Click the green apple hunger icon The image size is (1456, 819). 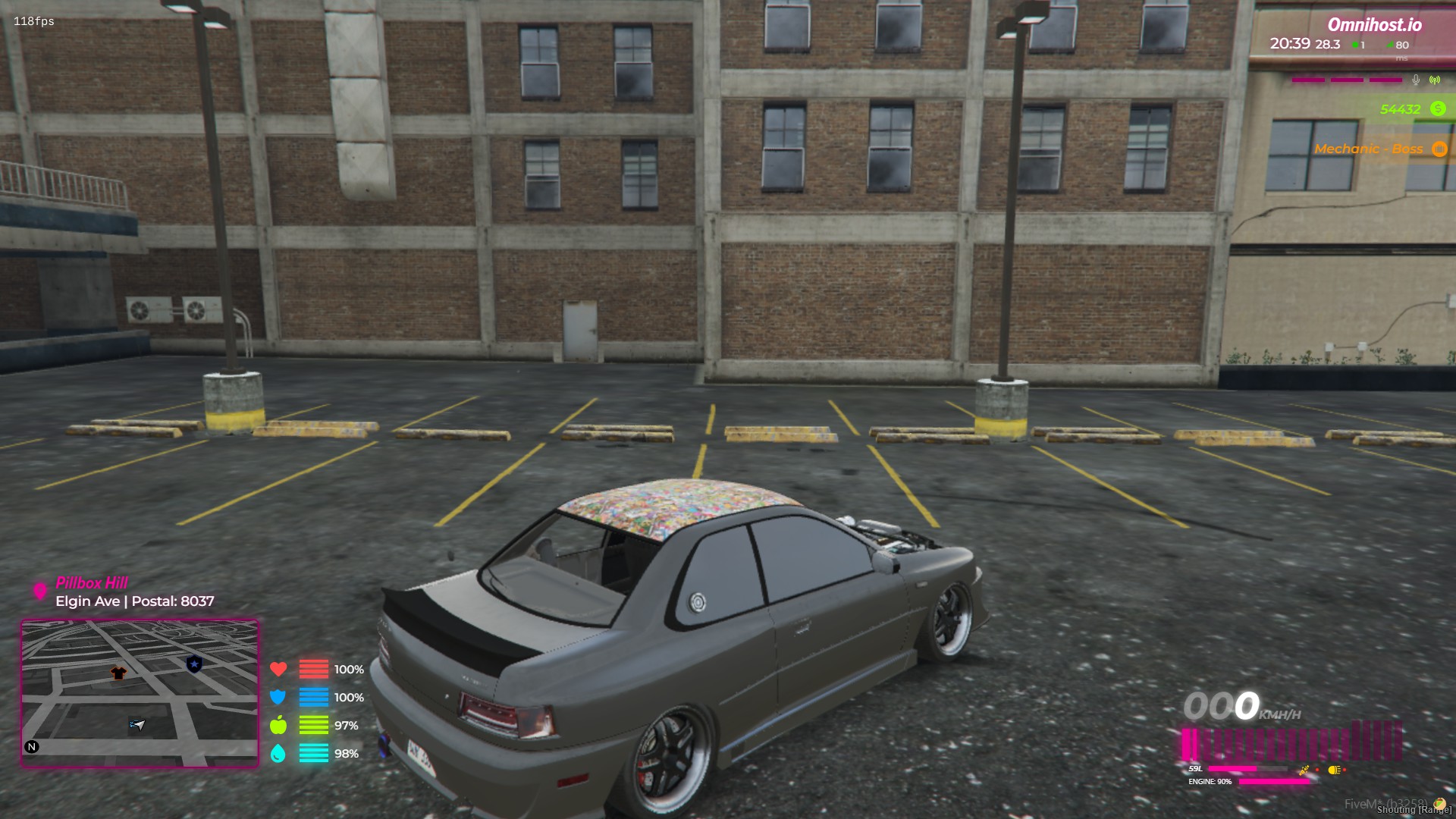(x=278, y=725)
